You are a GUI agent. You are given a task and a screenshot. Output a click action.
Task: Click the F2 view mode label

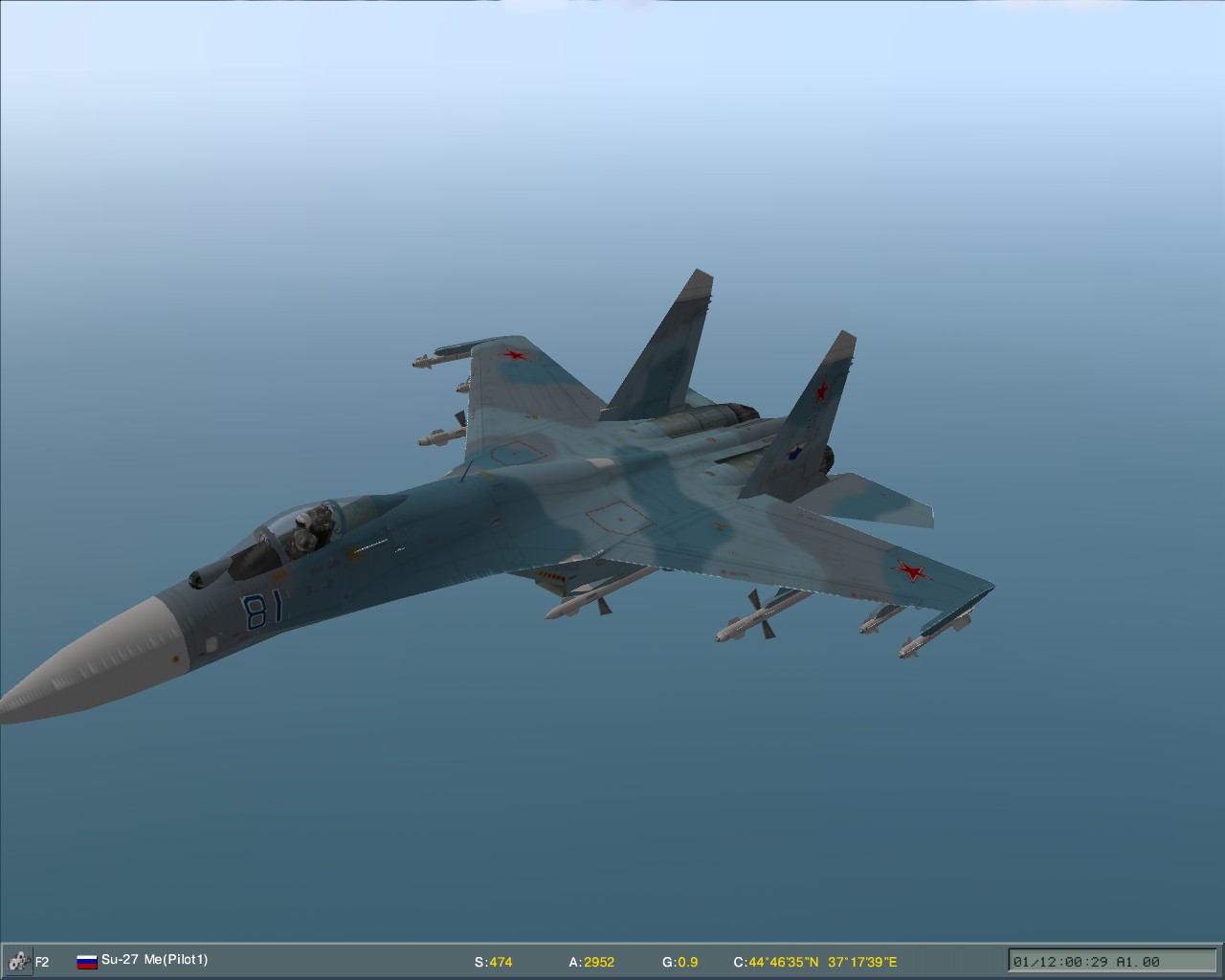point(40,960)
